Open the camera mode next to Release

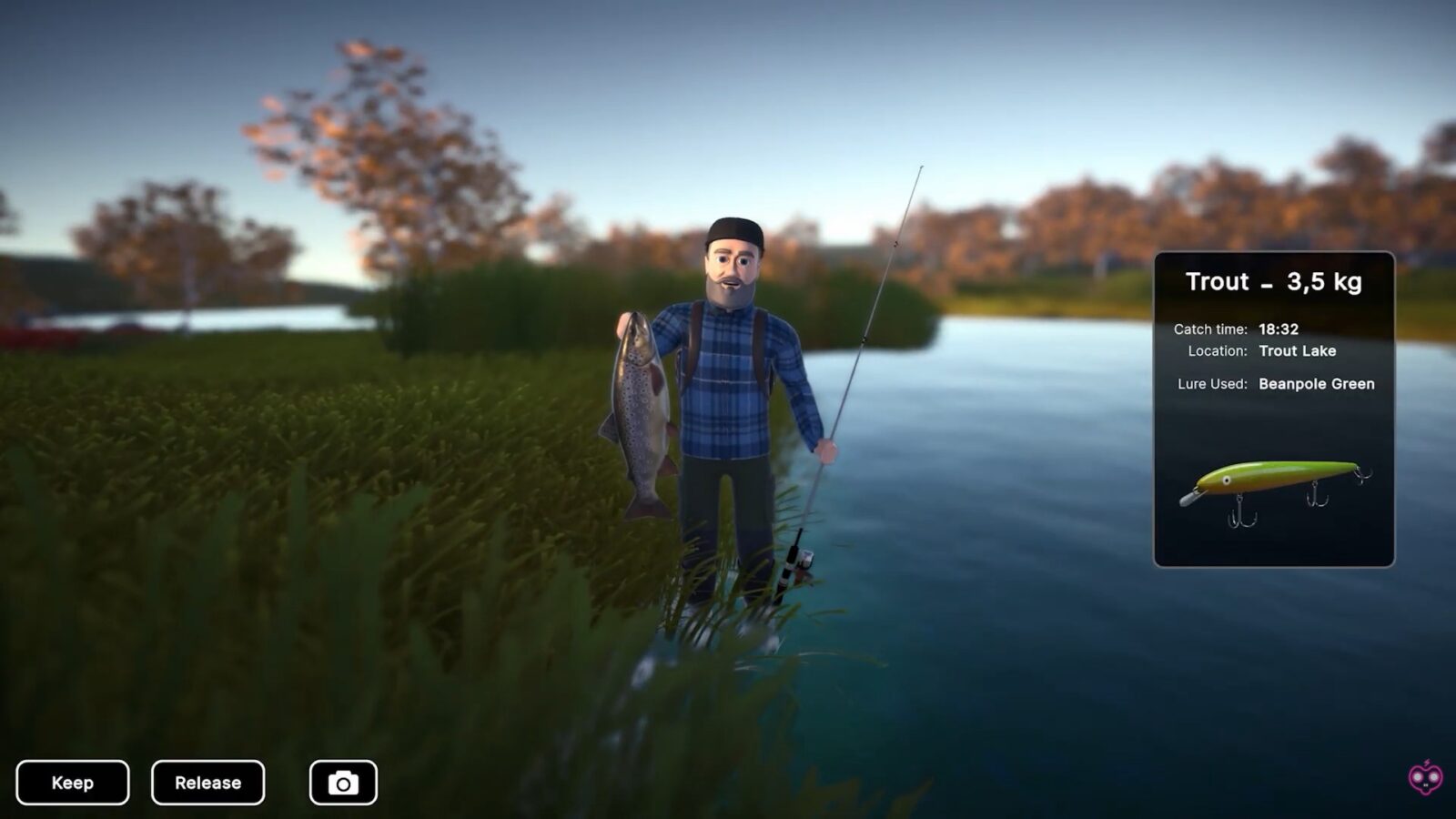341,781
